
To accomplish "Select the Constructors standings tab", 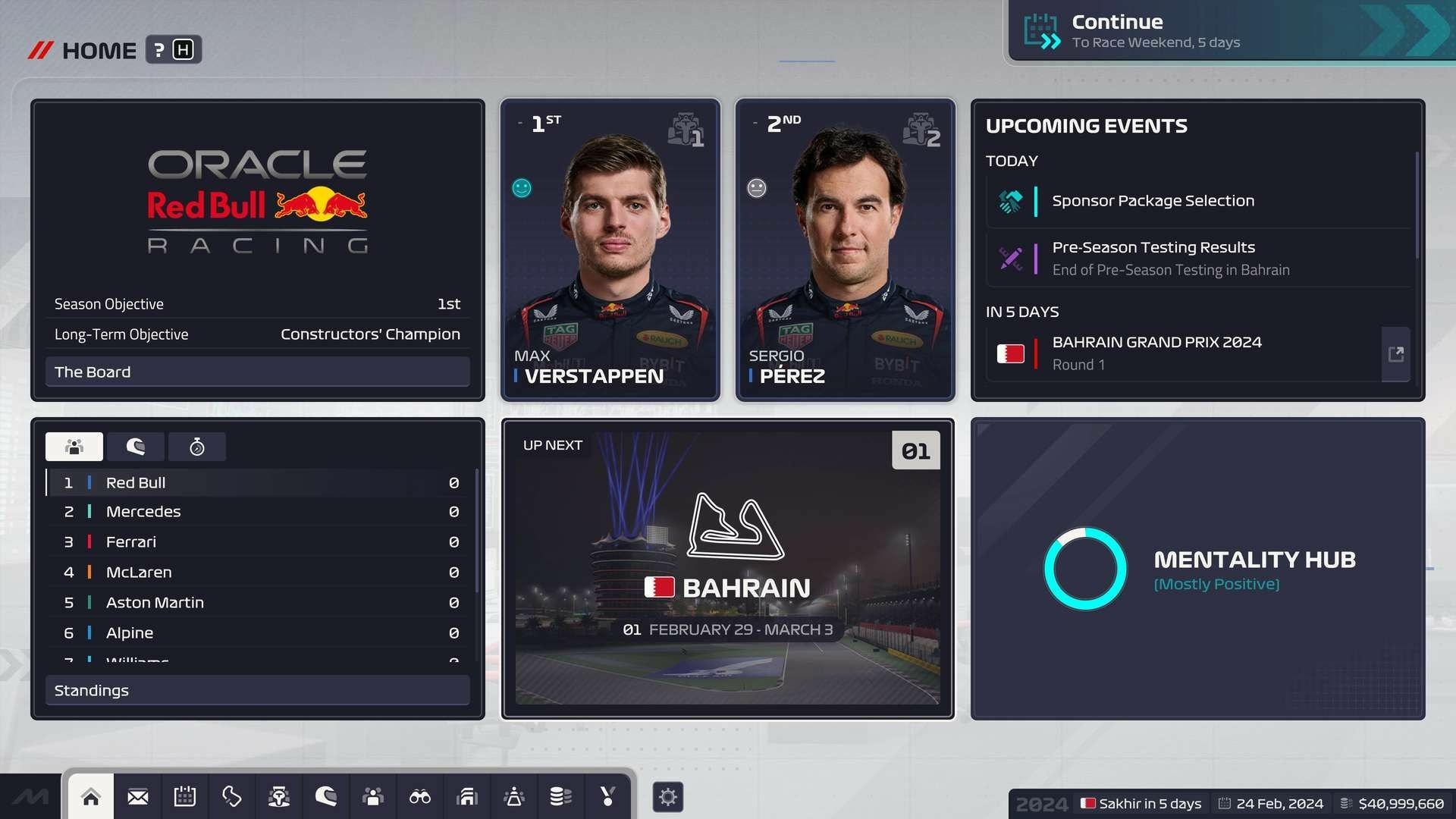I will (74, 447).
